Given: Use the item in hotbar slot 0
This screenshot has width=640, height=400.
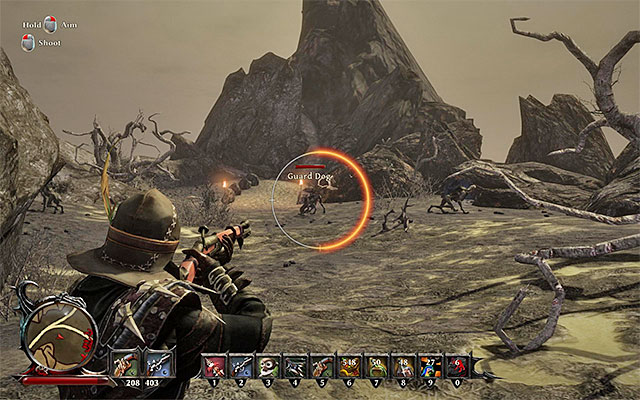Looking at the screenshot, I should (x=457, y=366).
